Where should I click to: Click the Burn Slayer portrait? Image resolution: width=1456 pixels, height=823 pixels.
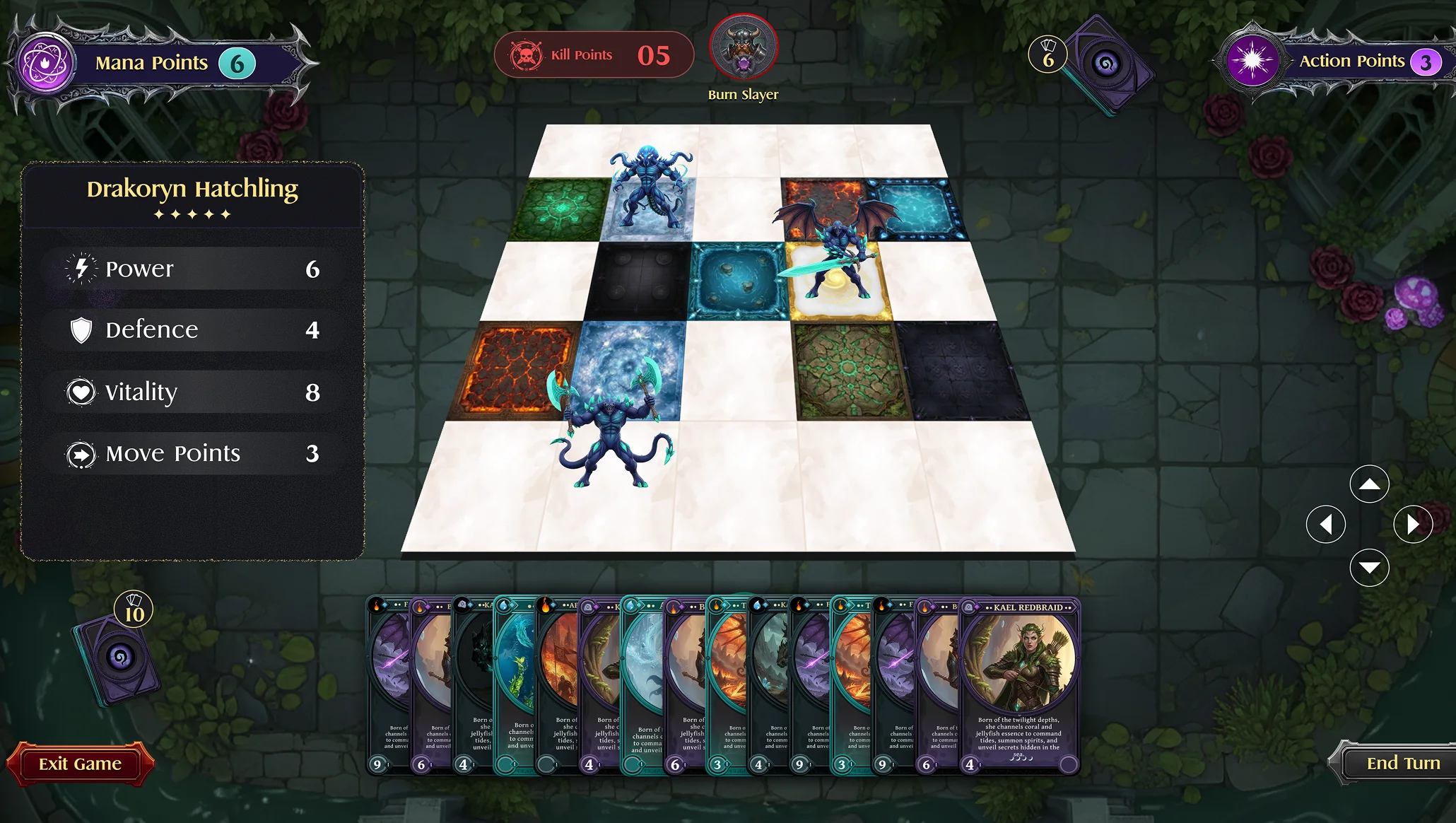[x=743, y=49]
